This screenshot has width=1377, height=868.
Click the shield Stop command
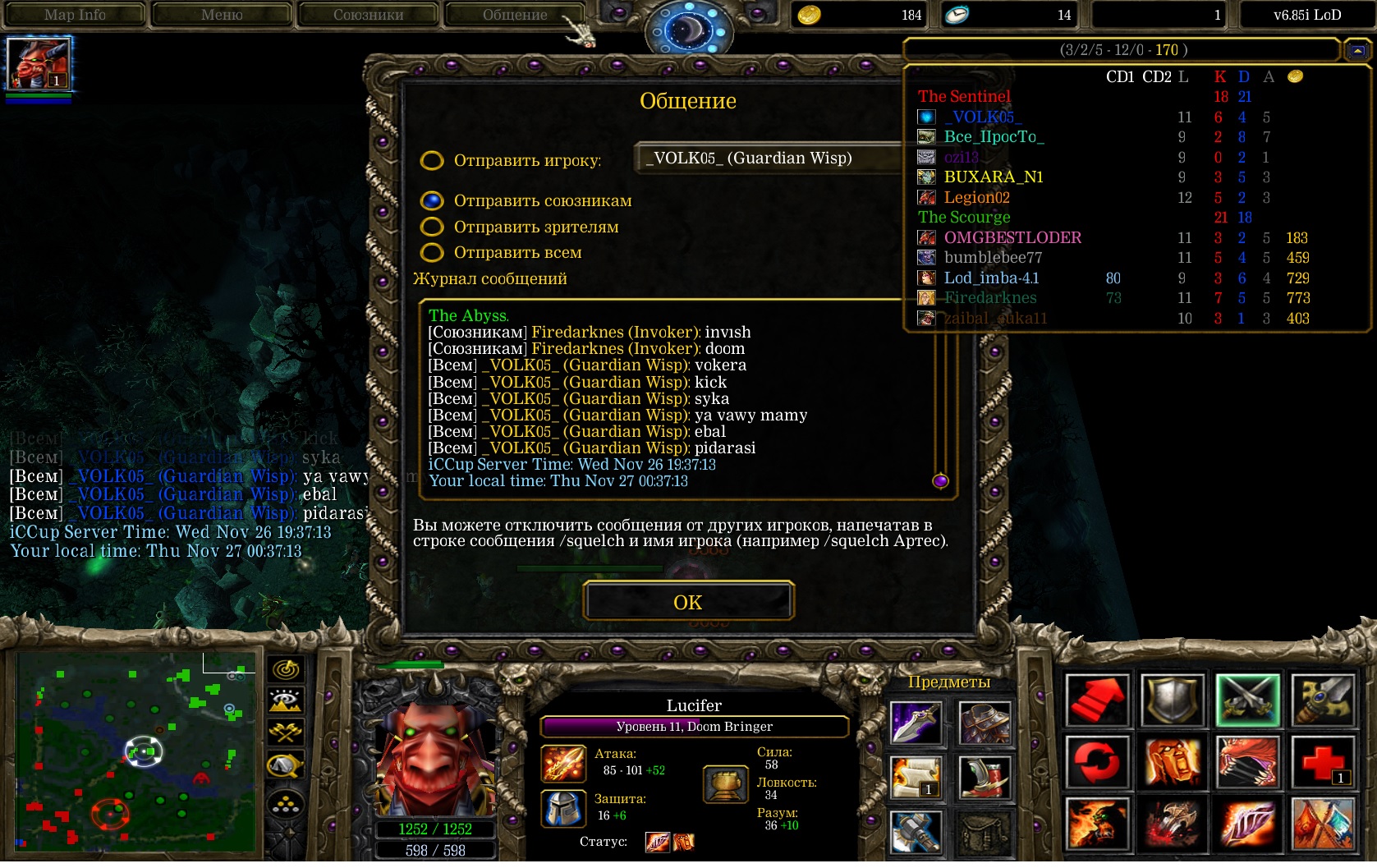coord(1173,700)
